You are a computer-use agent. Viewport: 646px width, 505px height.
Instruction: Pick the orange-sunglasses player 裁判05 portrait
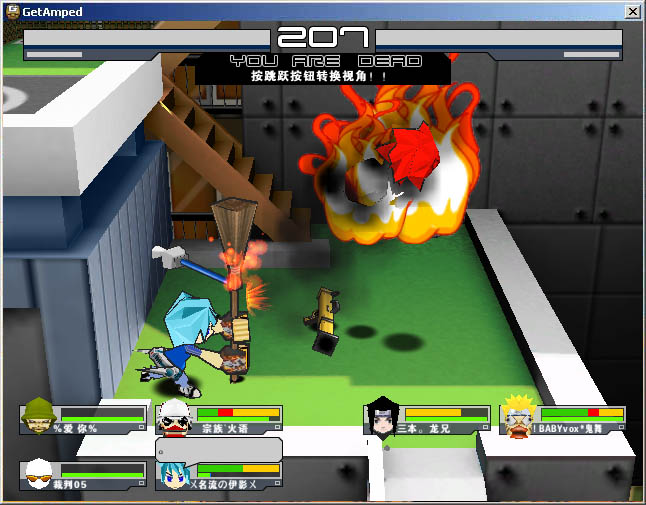(39, 474)
